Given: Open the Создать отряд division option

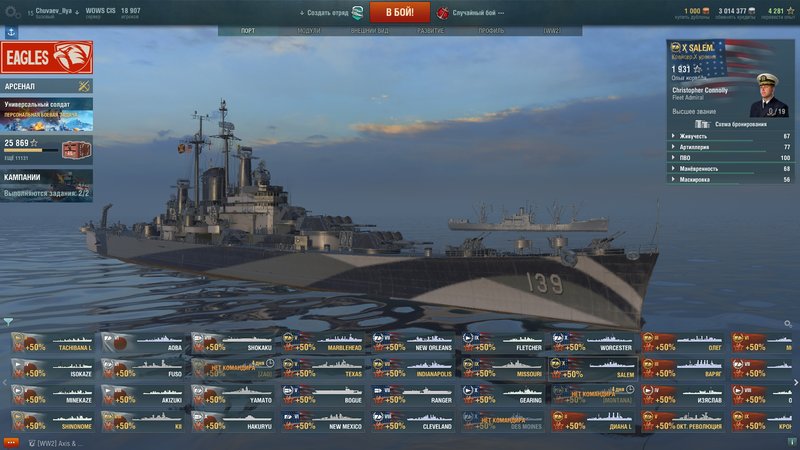Looking at the screenshot, I should coord(331,13).
